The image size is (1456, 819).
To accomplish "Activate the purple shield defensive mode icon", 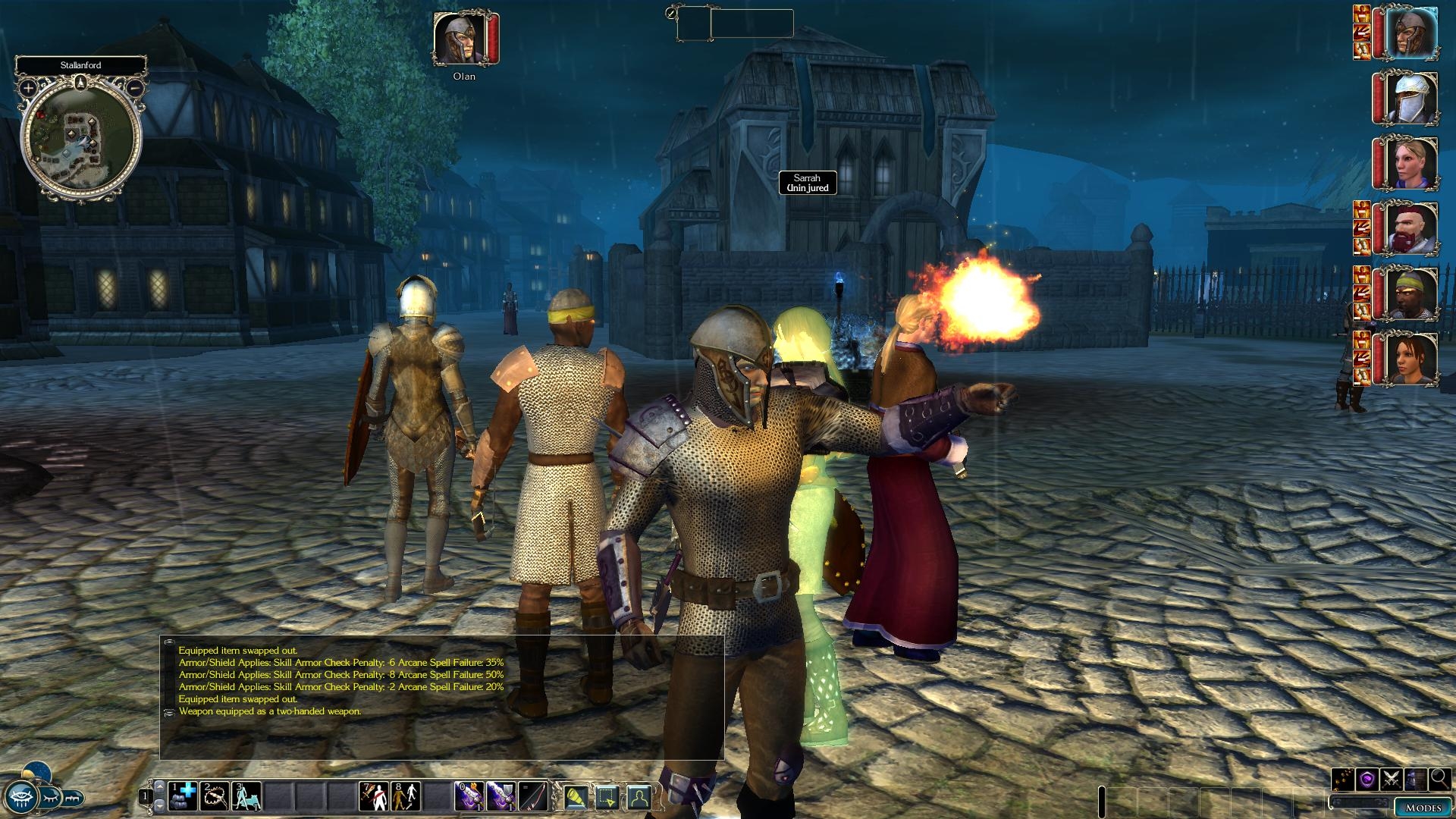I will (x=1367, y=779).
